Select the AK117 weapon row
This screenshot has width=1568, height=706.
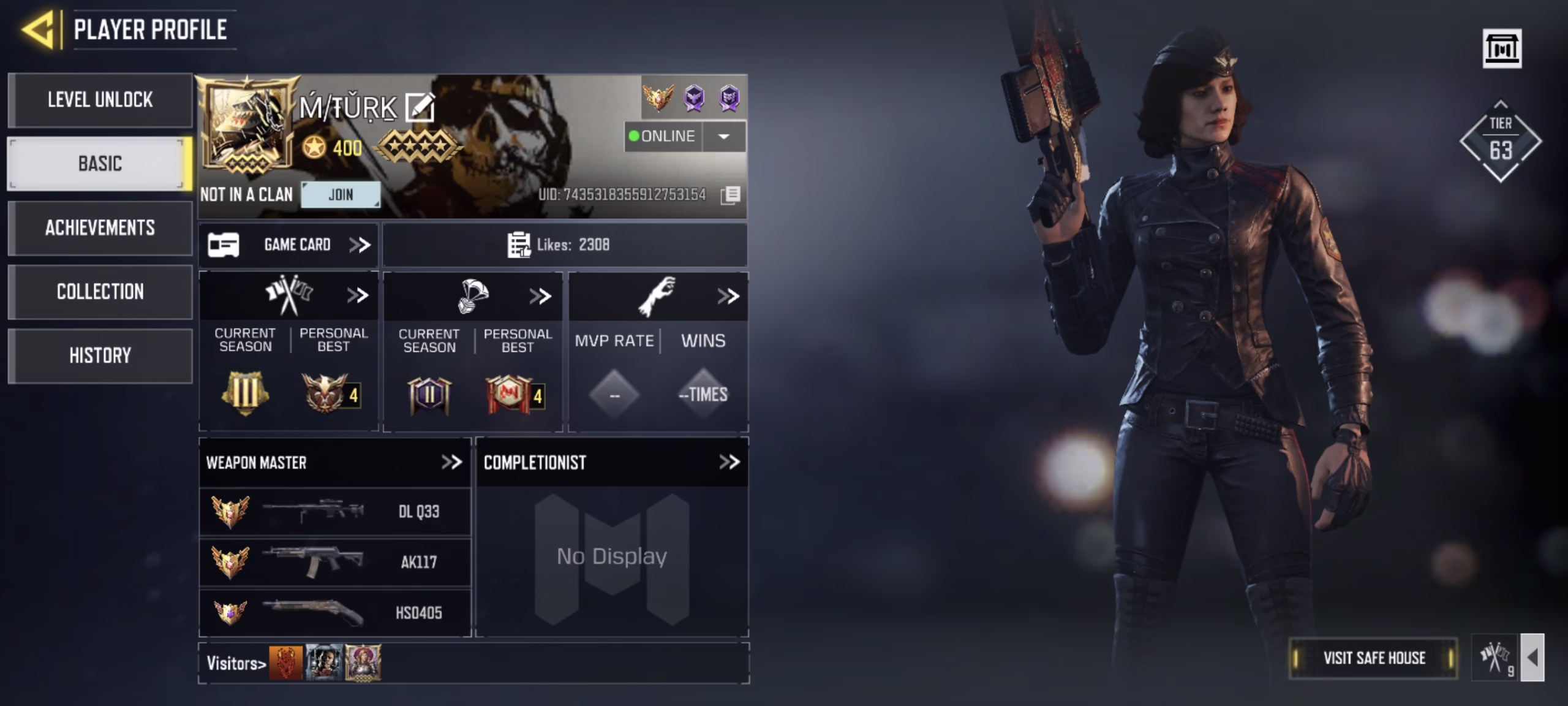334,562
